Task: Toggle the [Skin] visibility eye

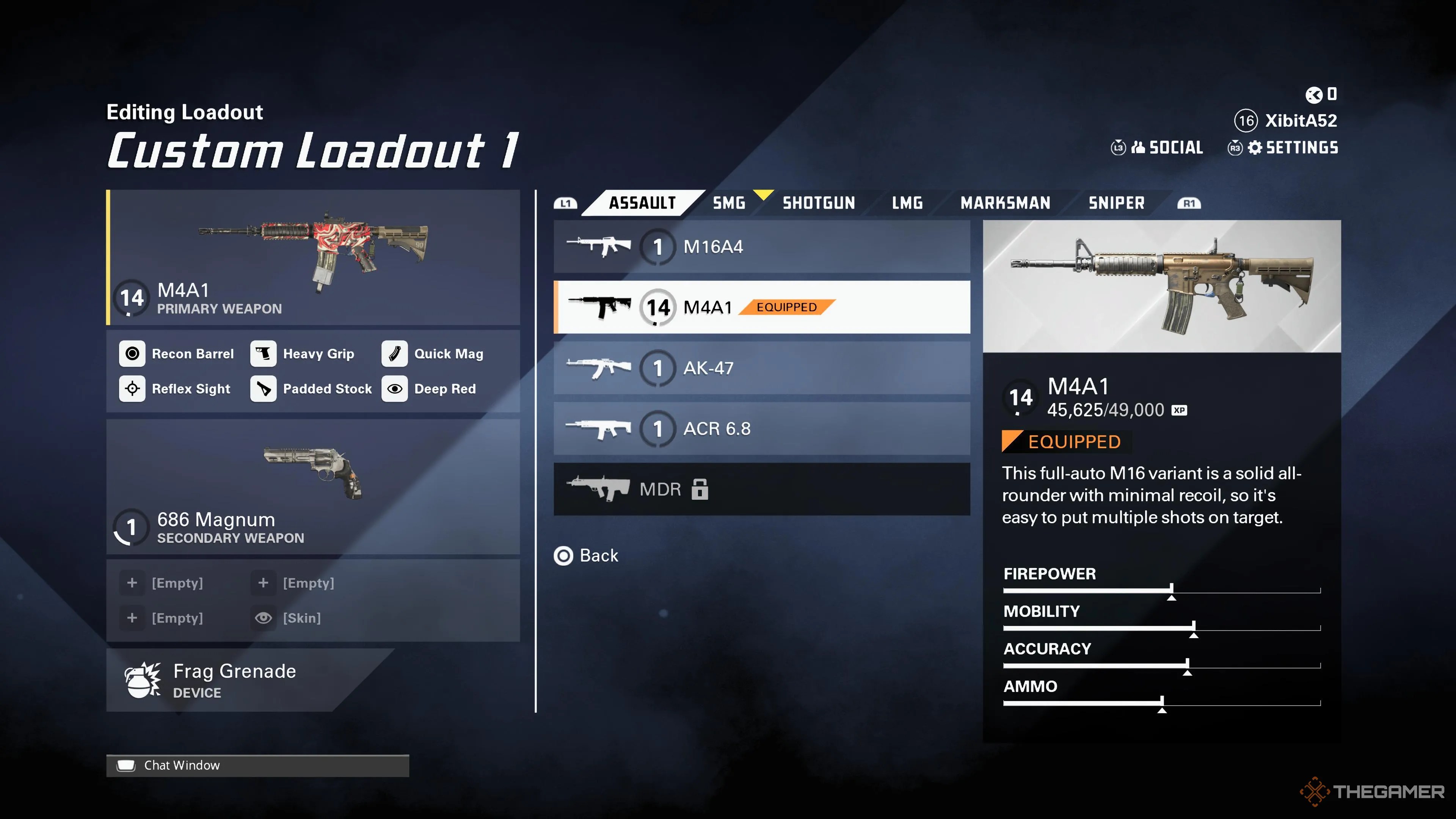Action: (264, 618)
